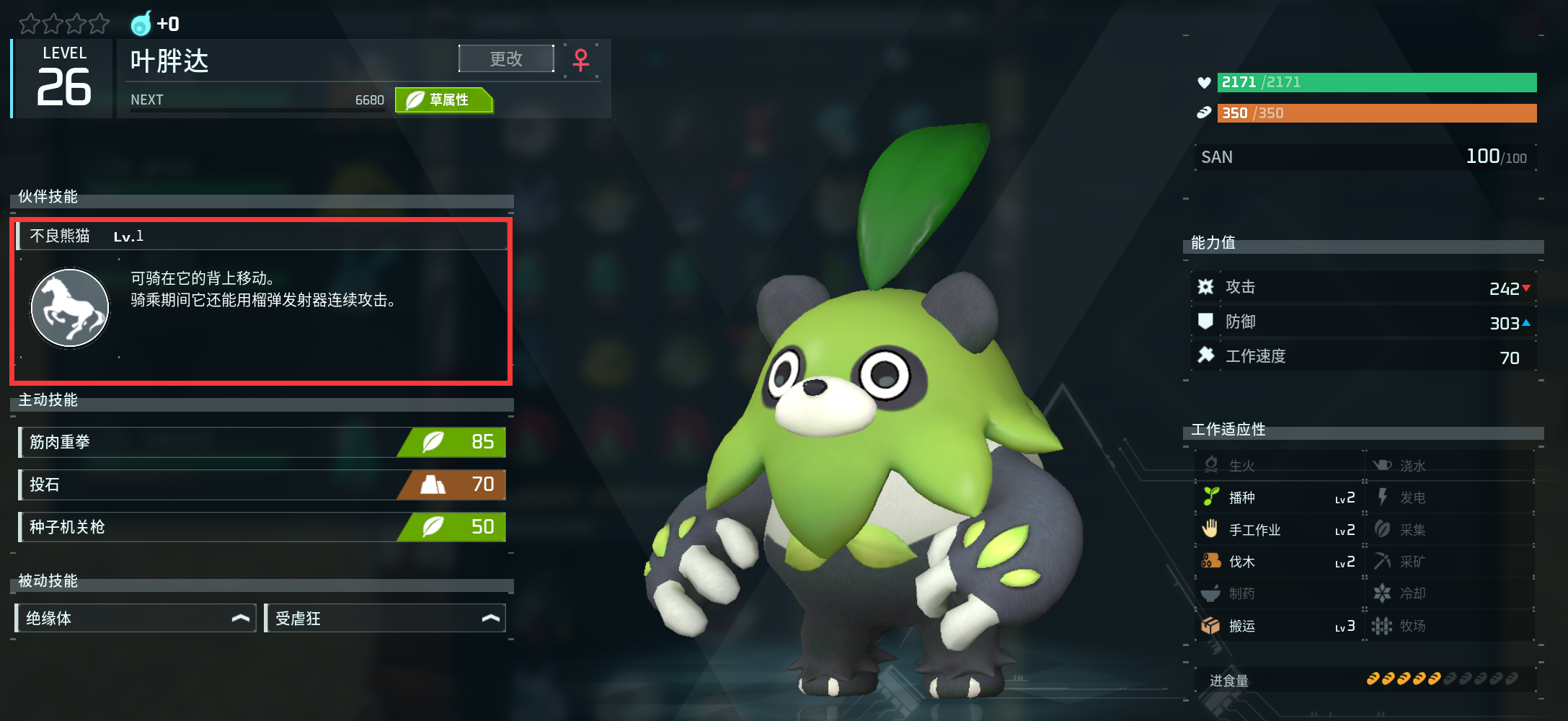Choose the 种子机关枪 skill row
Viewport: 1568px width, 721px height.
[262, 527]
